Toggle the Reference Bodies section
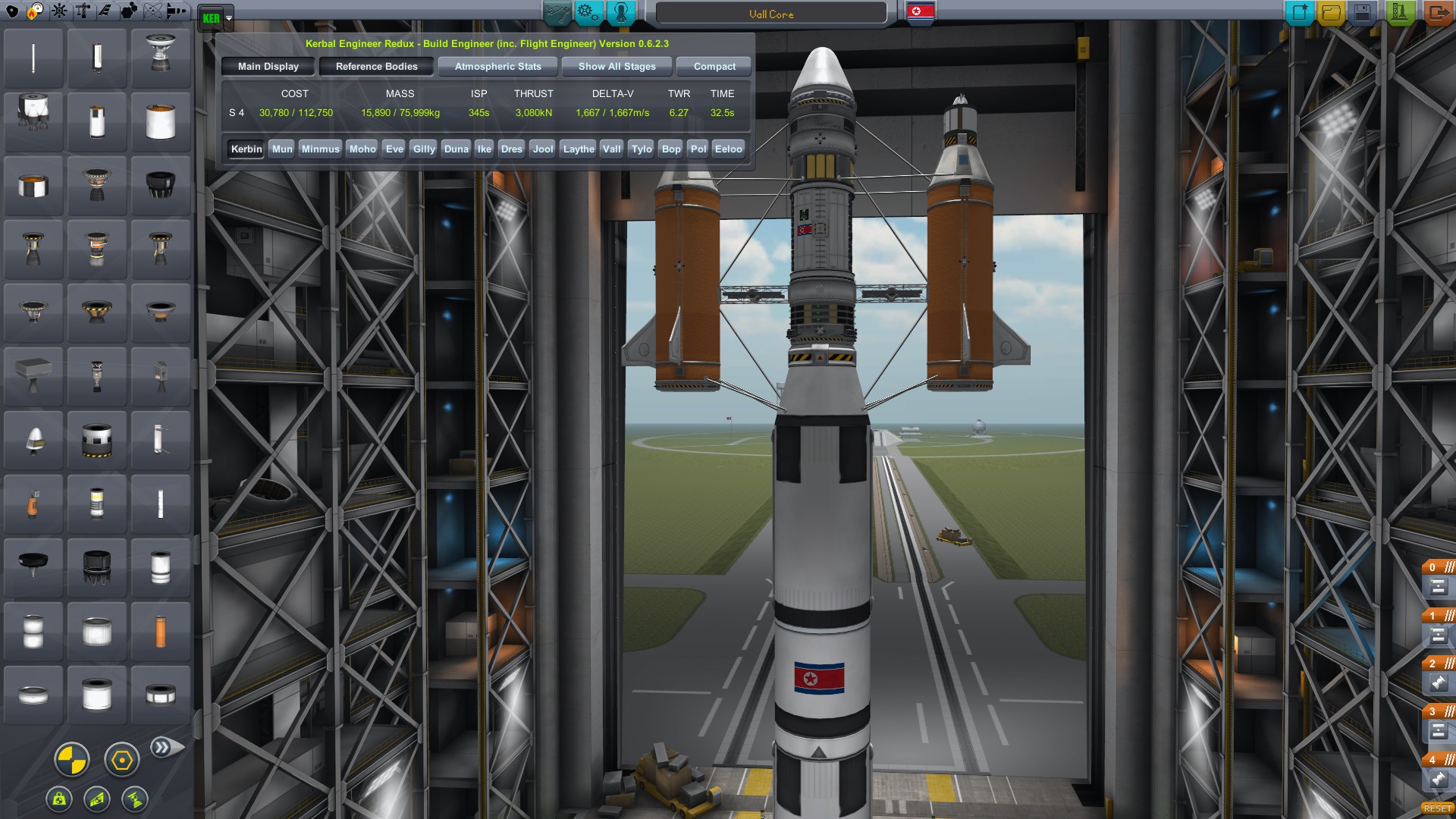Screen dimensions: 1456x819 pyautogui.click(x=376, y=67)
